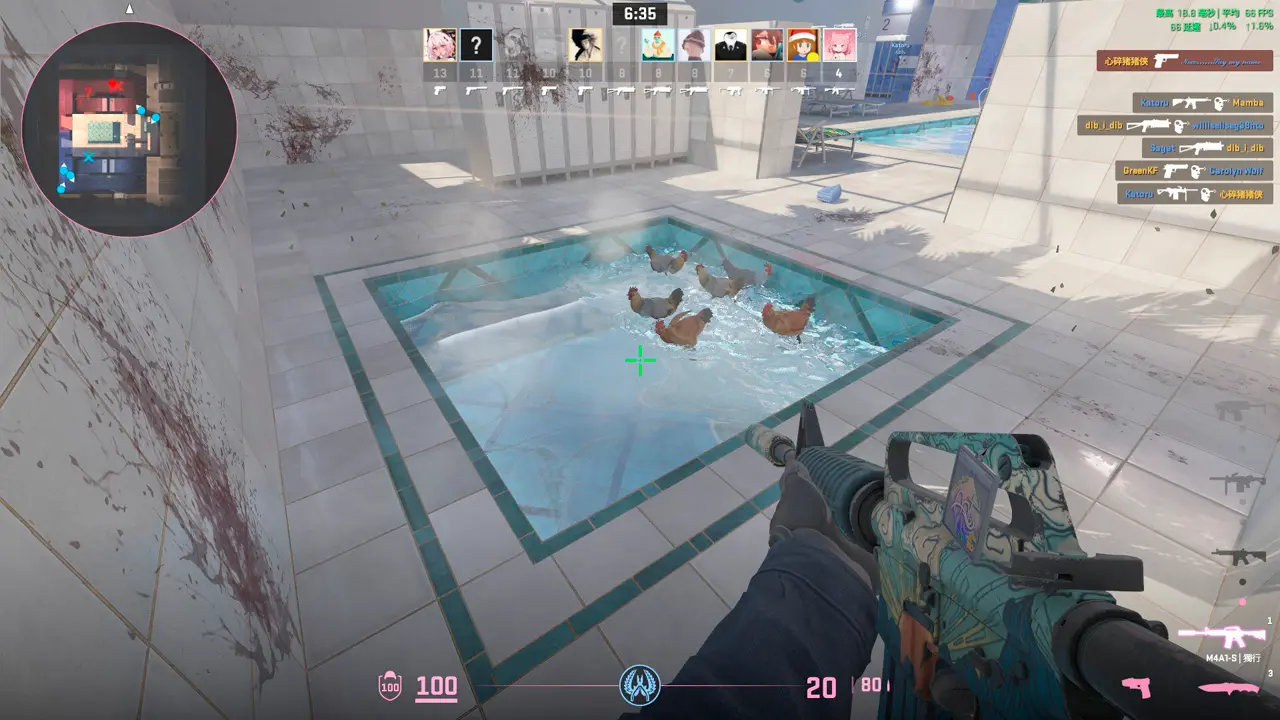
Task: Select the black question mark player avatar
Action: (476, 45)
